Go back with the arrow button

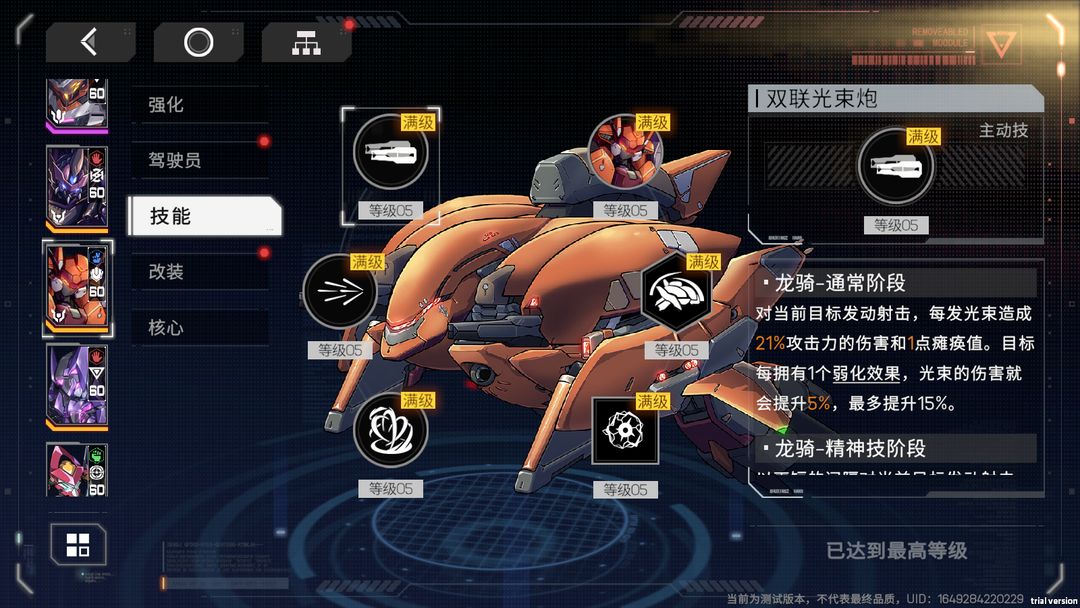(90, 42)
